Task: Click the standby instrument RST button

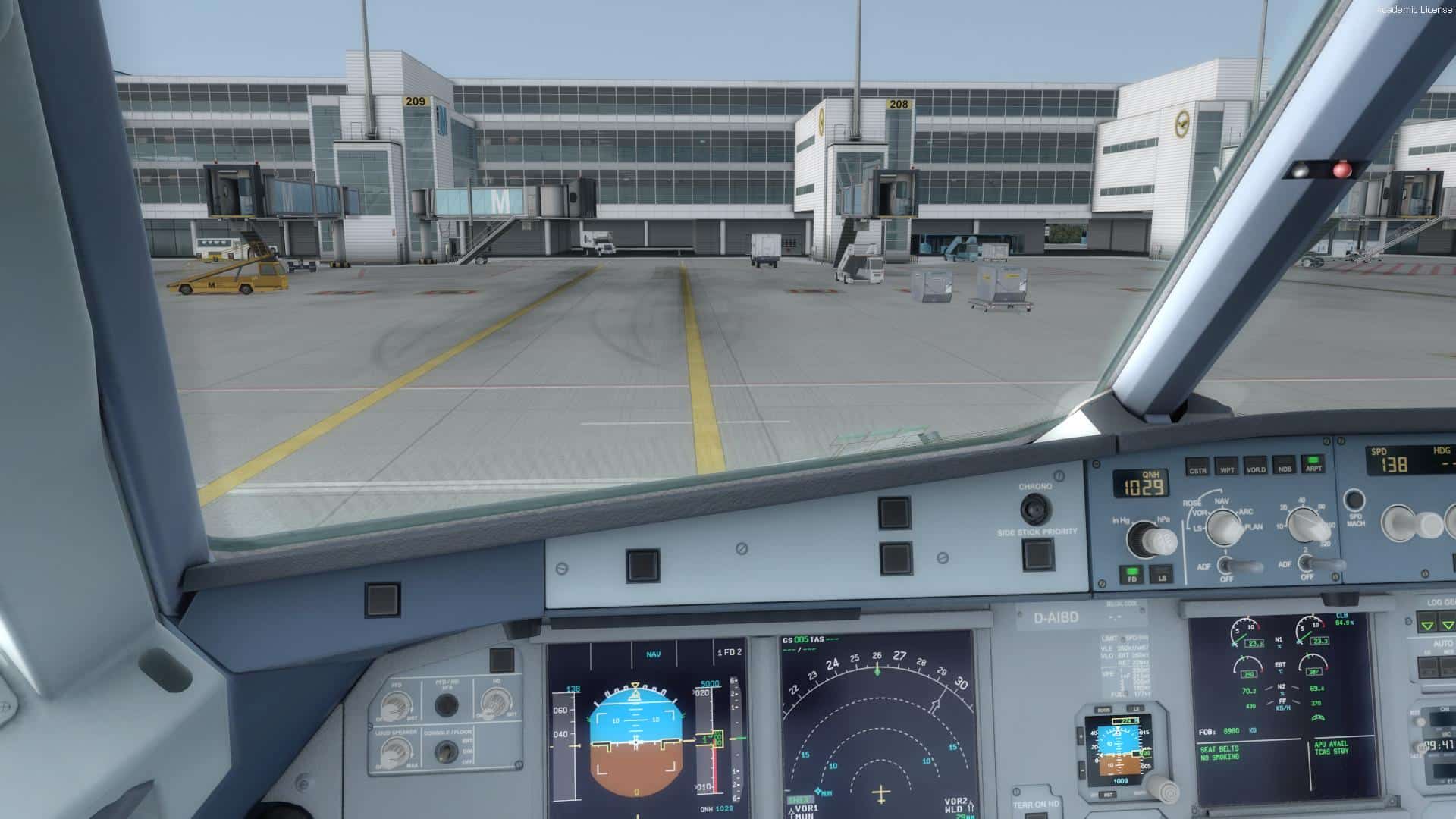Action: pos(1109,794)
